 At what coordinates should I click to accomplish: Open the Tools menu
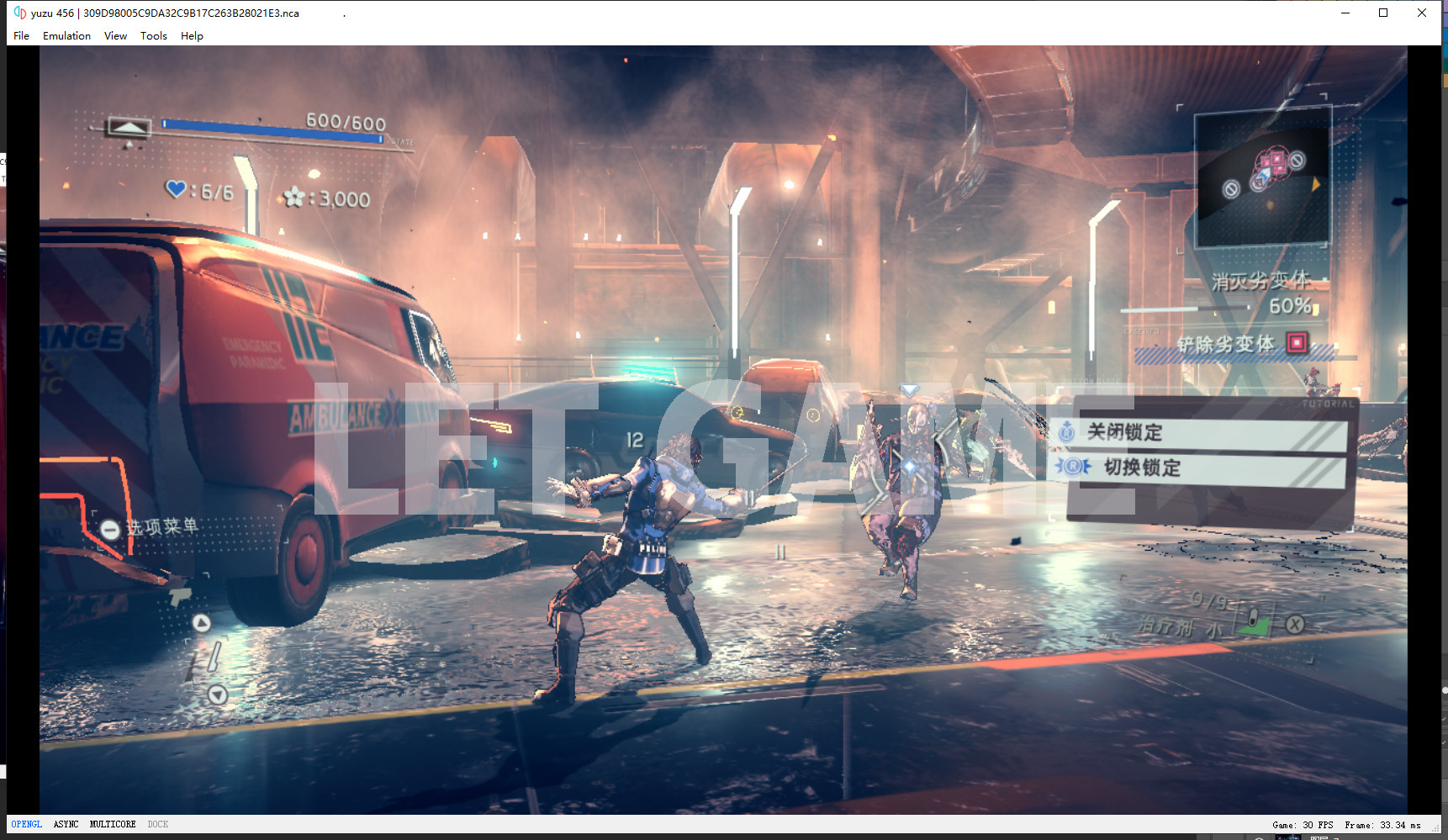153,36
